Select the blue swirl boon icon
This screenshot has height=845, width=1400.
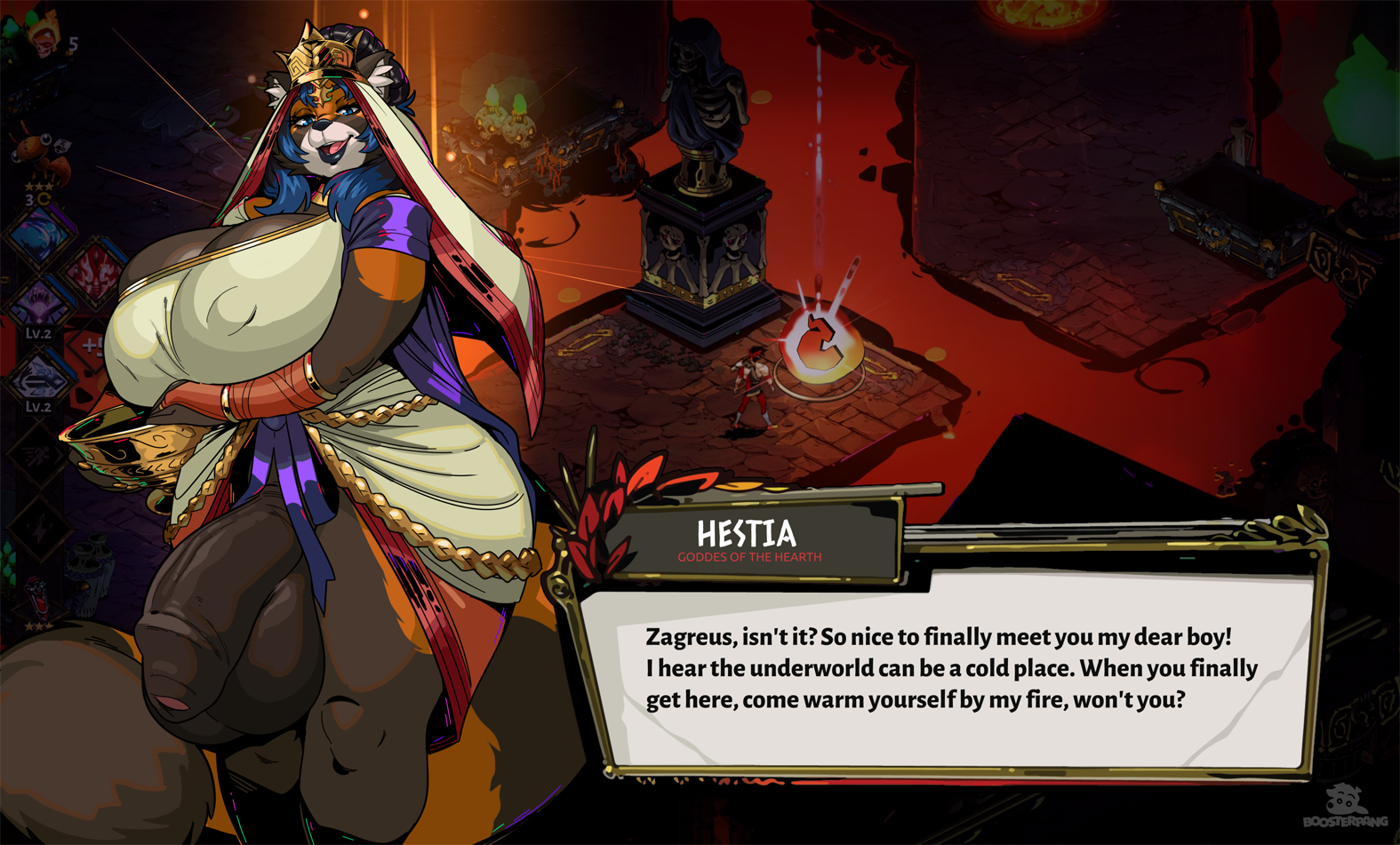39,236
